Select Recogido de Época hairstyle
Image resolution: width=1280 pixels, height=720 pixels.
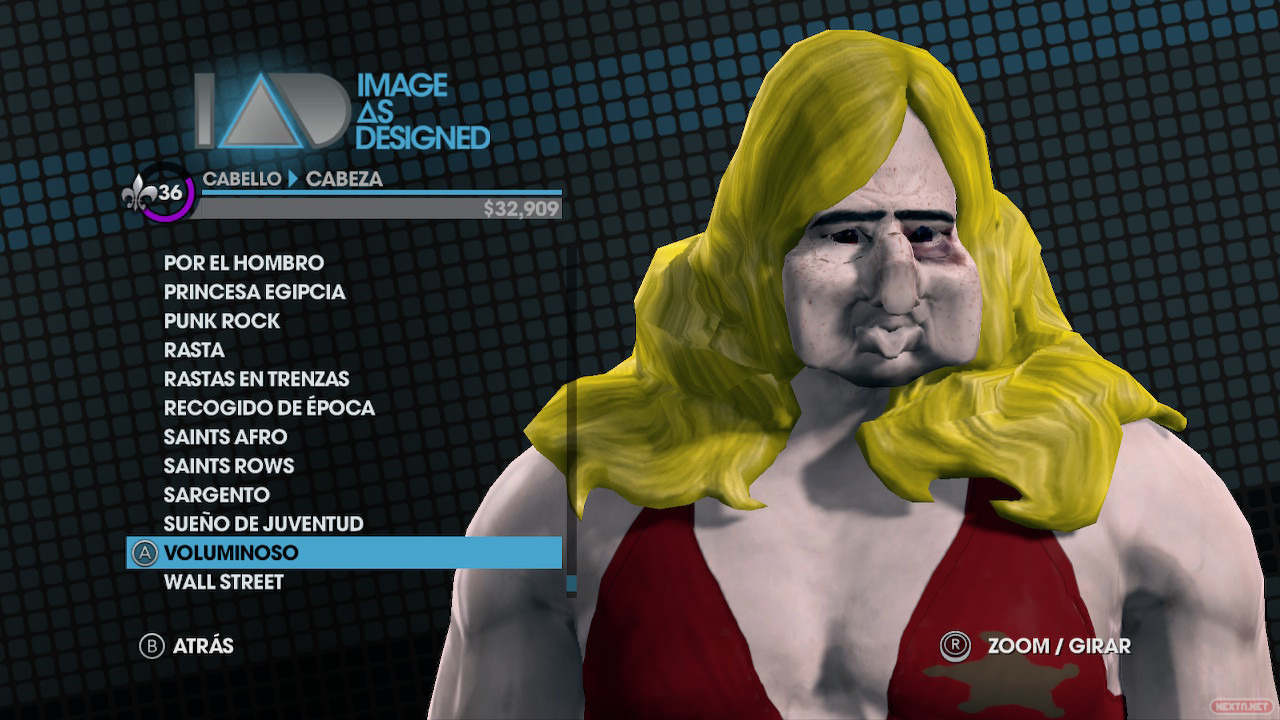[269, 408]
